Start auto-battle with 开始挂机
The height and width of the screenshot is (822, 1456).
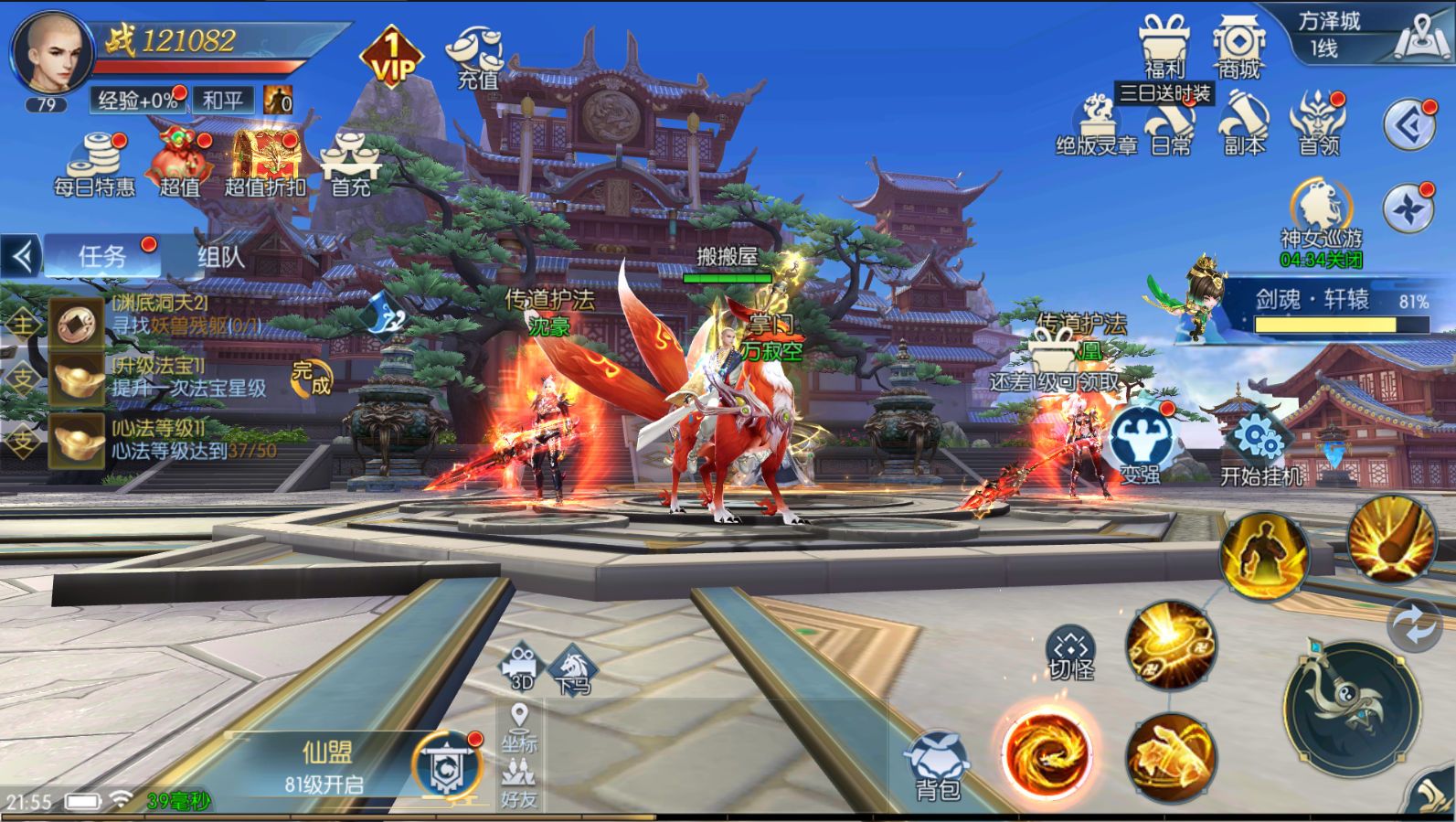click(x=1261, y=449)
